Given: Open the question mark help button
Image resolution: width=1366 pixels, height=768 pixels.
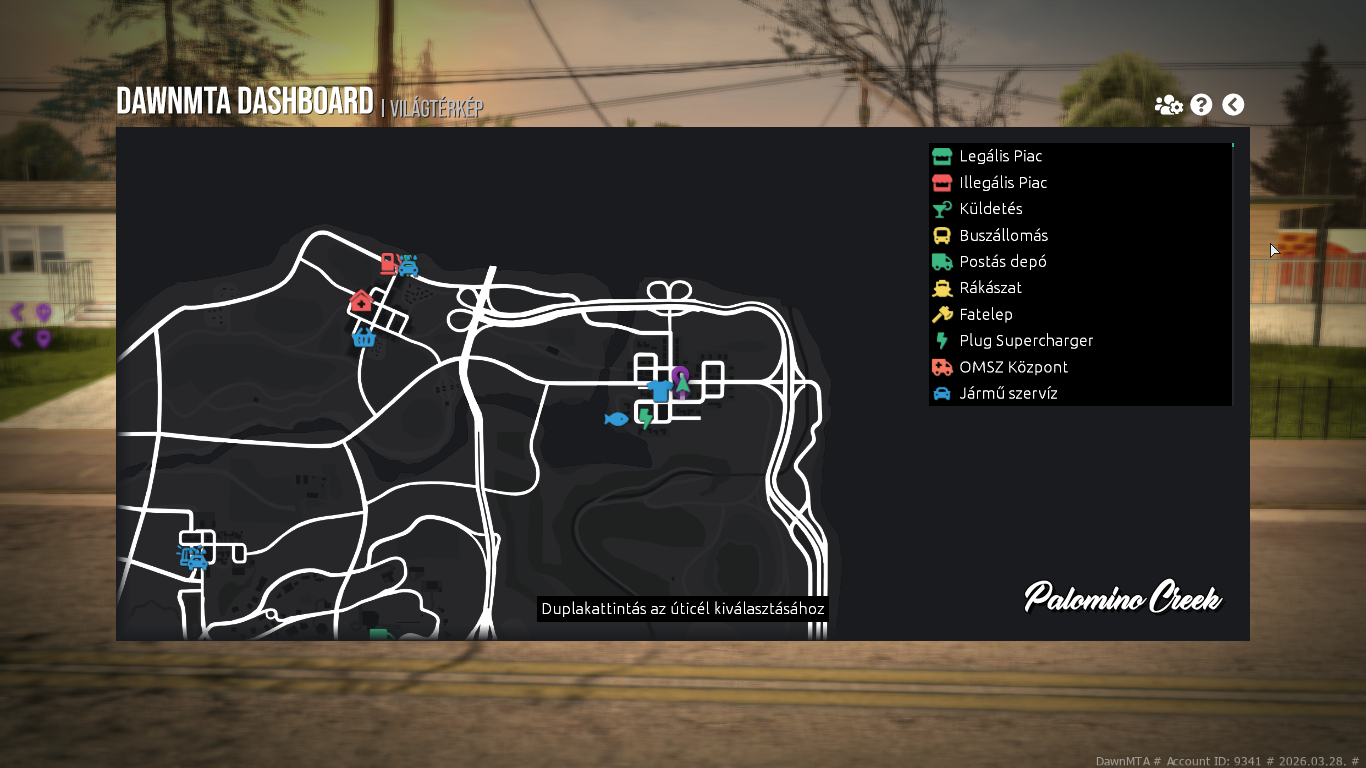Looking at the screenshot, I should (x=1201, y=105).
